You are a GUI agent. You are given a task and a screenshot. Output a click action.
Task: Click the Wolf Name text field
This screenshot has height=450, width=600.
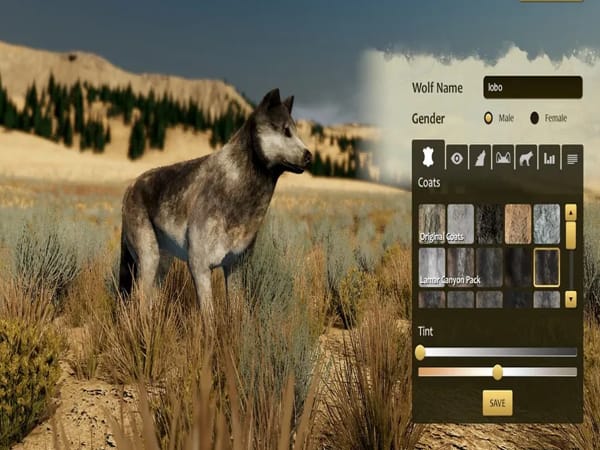tap(532, 87)
